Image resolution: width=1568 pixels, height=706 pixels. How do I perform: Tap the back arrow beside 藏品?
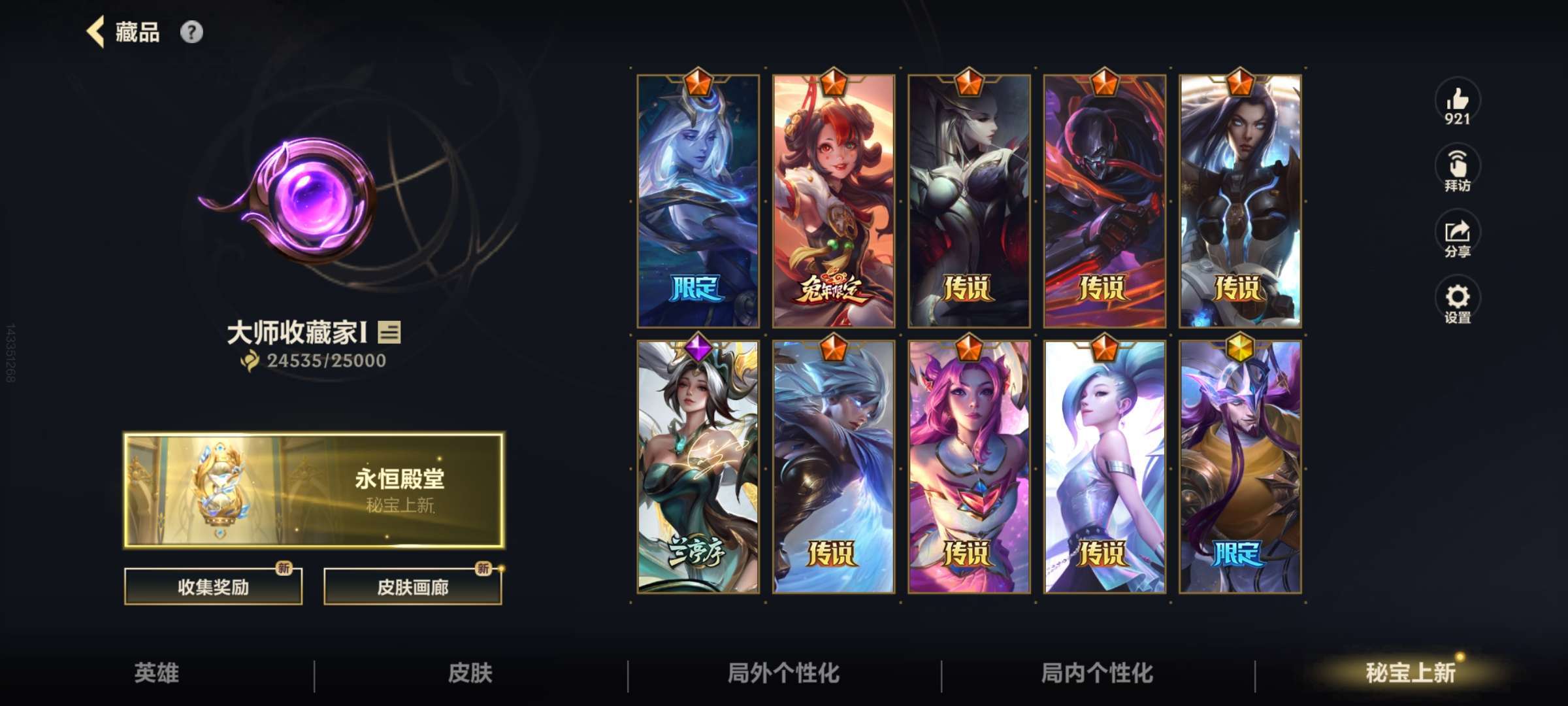tap(94, 32)
